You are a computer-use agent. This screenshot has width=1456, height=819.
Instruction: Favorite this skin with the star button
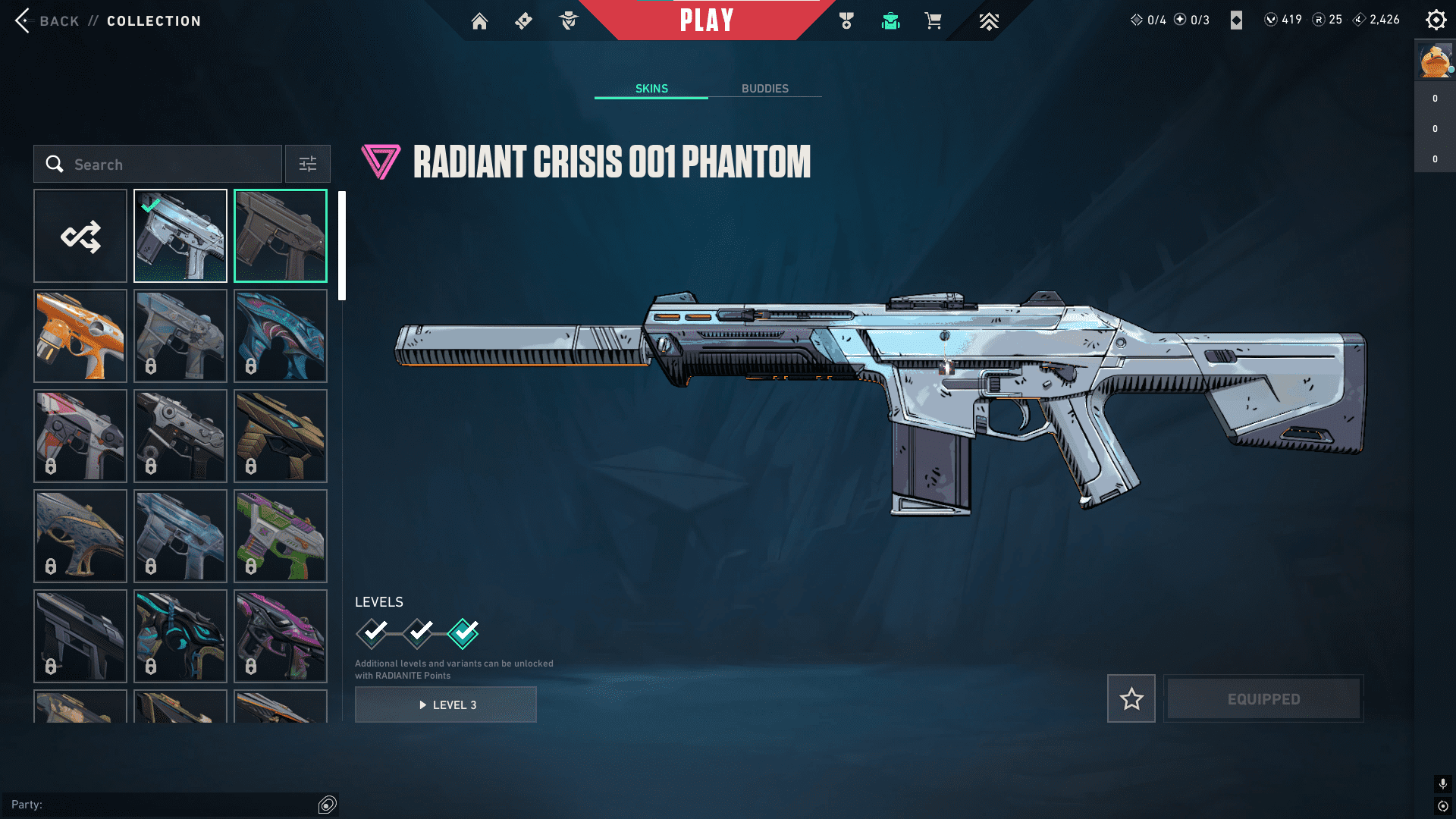1131,698
